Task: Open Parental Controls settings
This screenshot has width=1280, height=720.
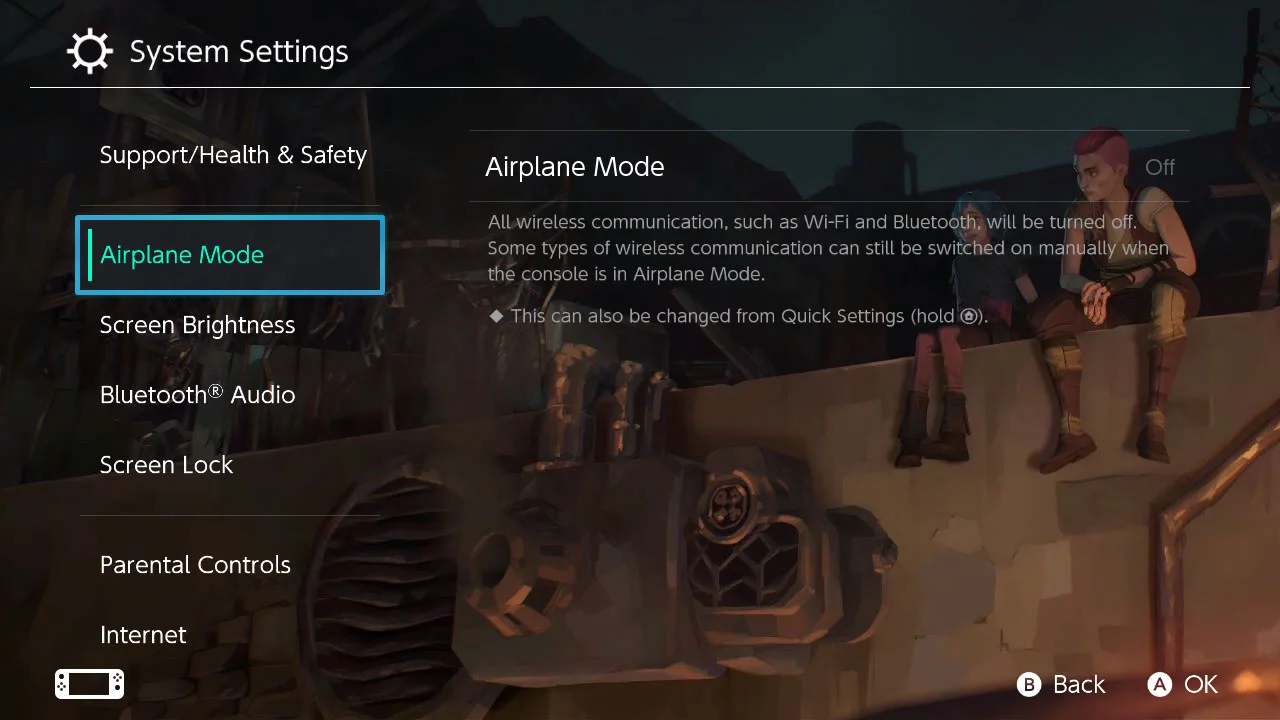Action: [195, 564]
